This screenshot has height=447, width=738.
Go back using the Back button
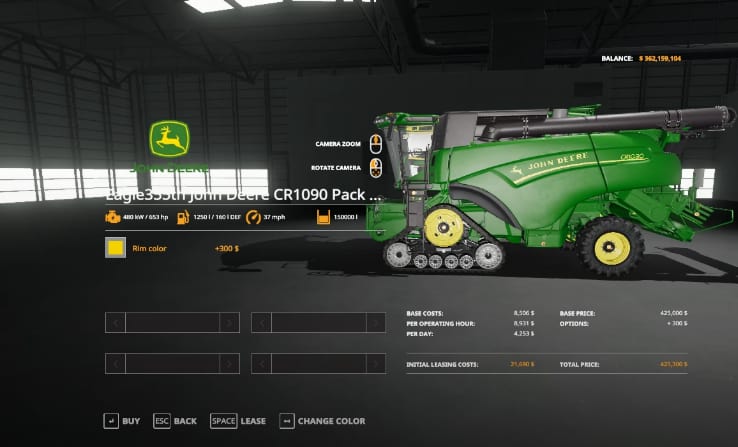click(x=175, y=421)
